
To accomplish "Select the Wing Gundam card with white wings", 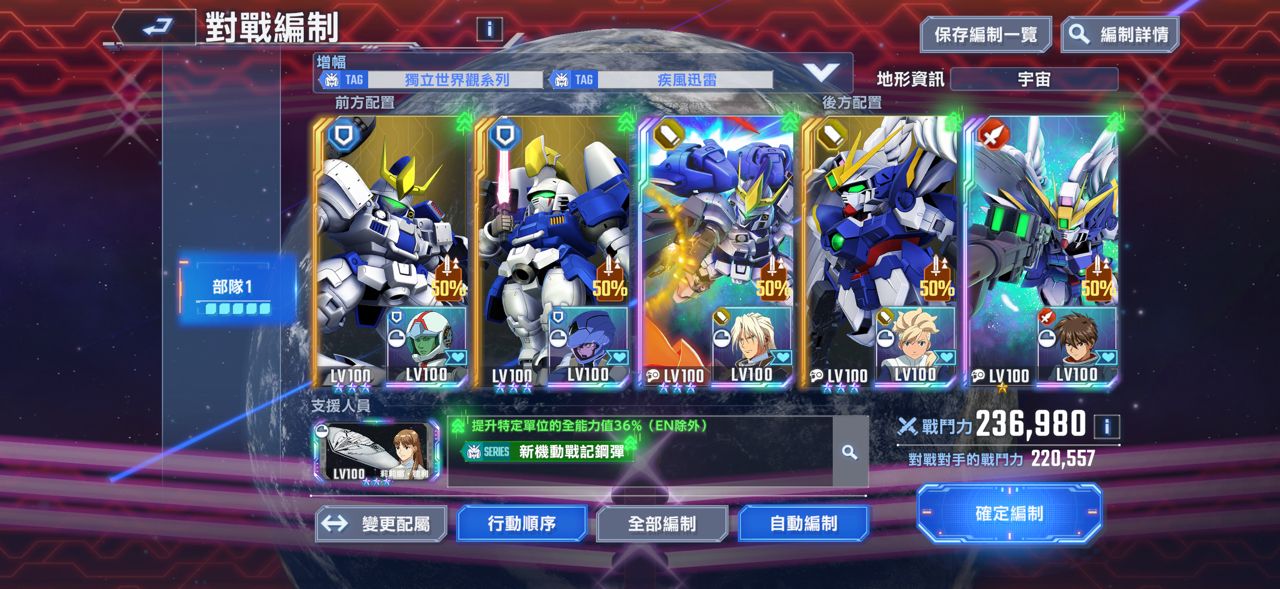I will [880, 250].
